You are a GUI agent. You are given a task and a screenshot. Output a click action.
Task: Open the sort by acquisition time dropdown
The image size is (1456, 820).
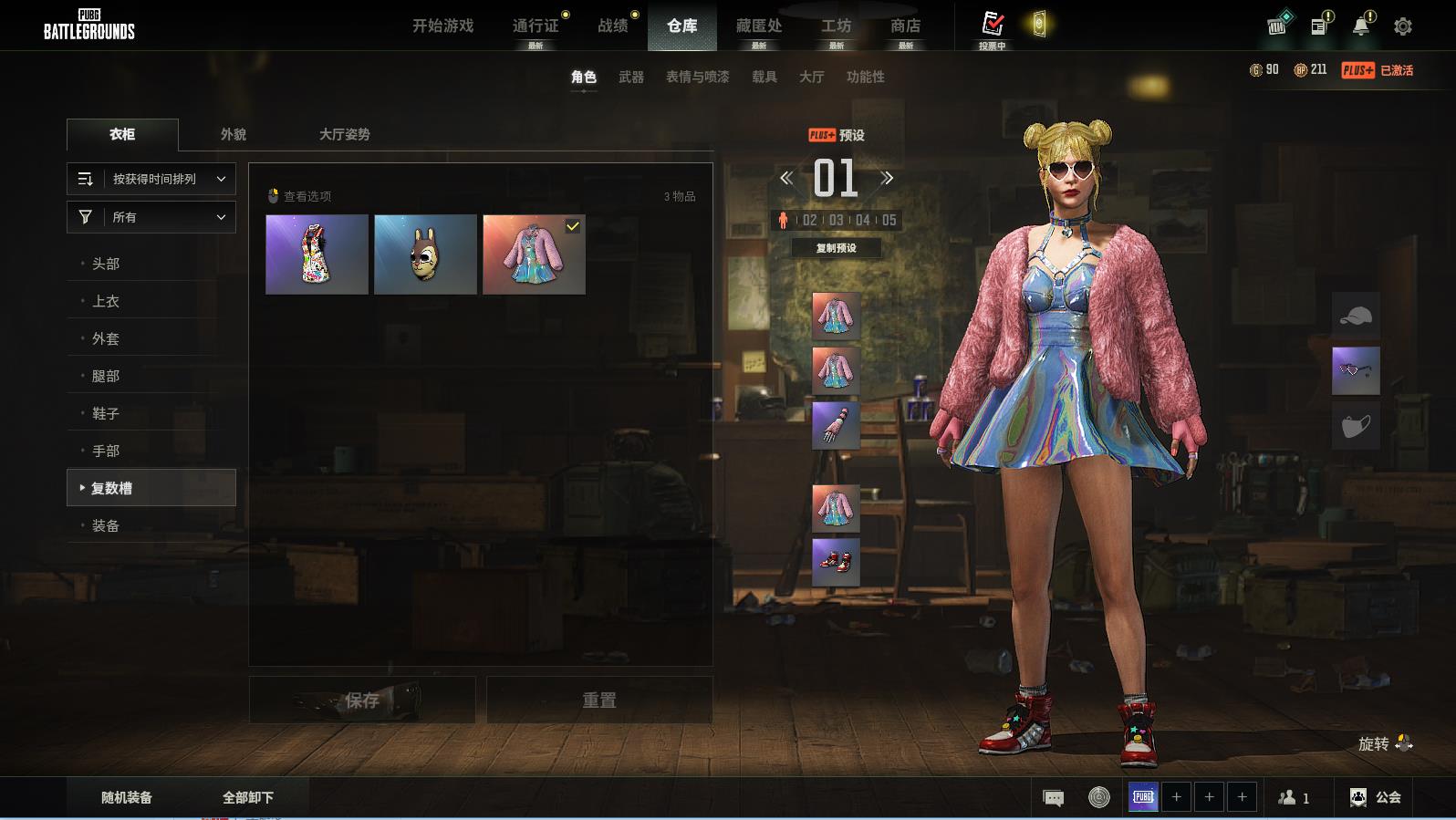(151, 179)
